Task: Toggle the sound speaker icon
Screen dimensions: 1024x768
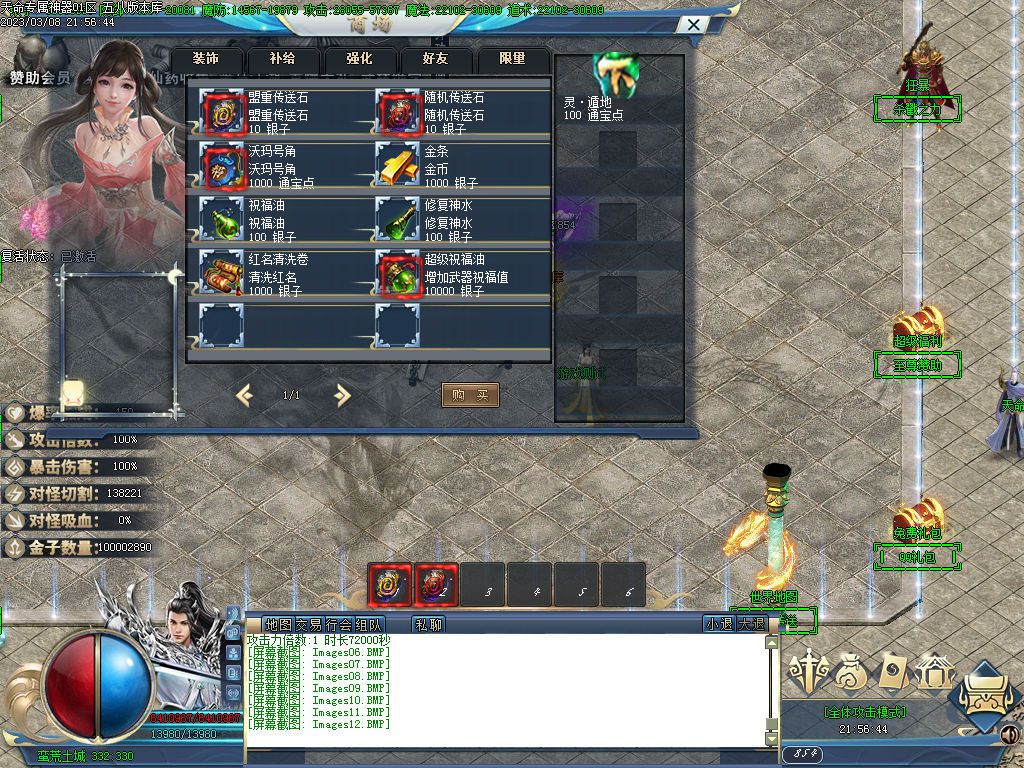Action: 1010,736
